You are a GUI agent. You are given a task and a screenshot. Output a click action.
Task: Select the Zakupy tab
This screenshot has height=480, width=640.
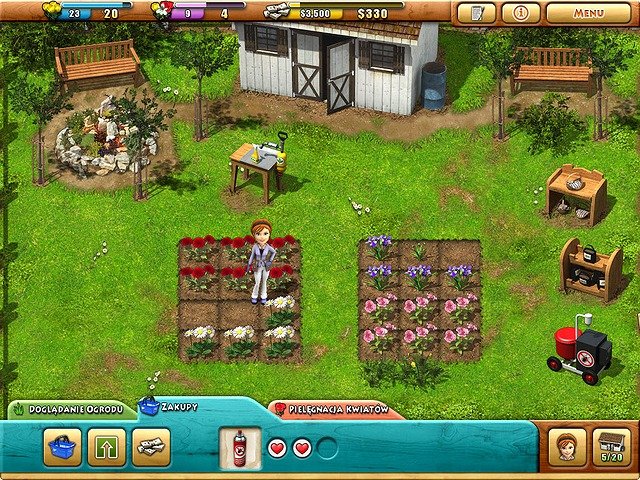click(172, 408)
